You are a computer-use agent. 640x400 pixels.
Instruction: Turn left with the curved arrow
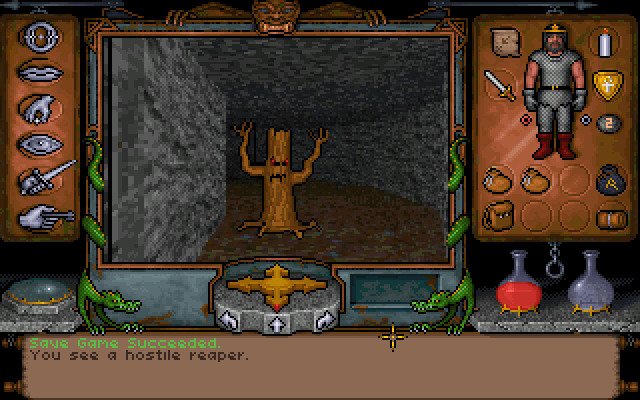pyautogui.click(x=229, y=320)
